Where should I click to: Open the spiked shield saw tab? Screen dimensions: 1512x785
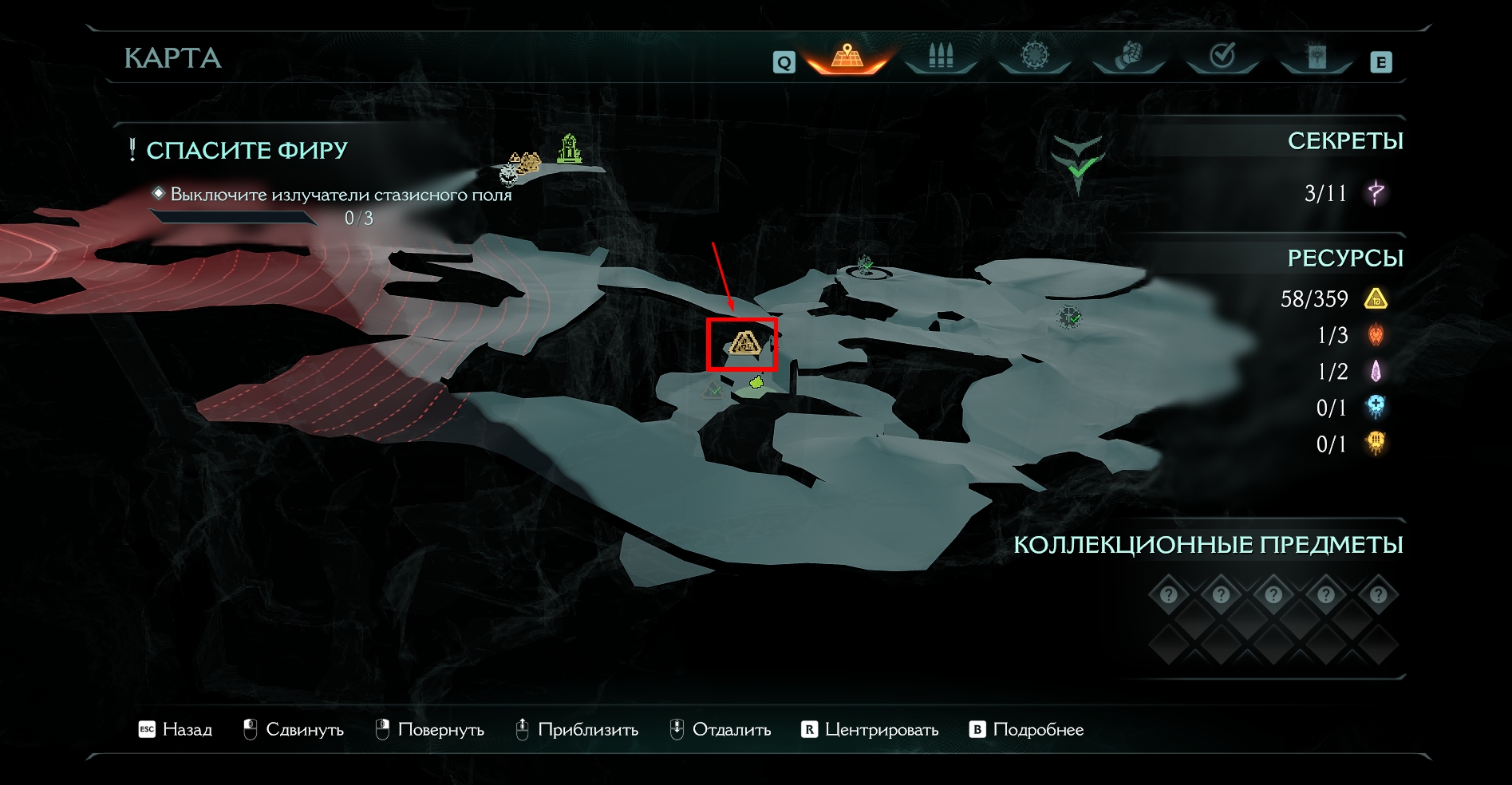1035,57
